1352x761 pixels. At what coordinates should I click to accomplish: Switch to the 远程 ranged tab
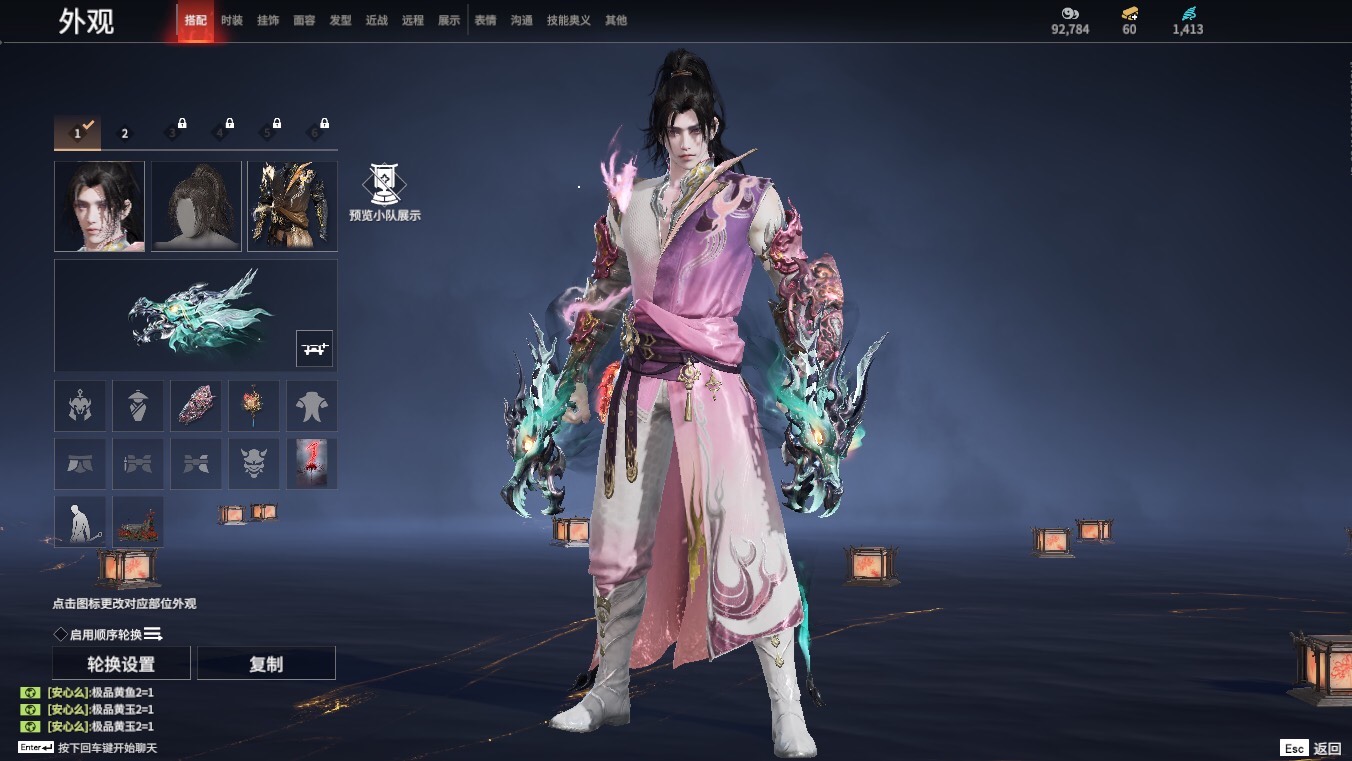(412, 20)
